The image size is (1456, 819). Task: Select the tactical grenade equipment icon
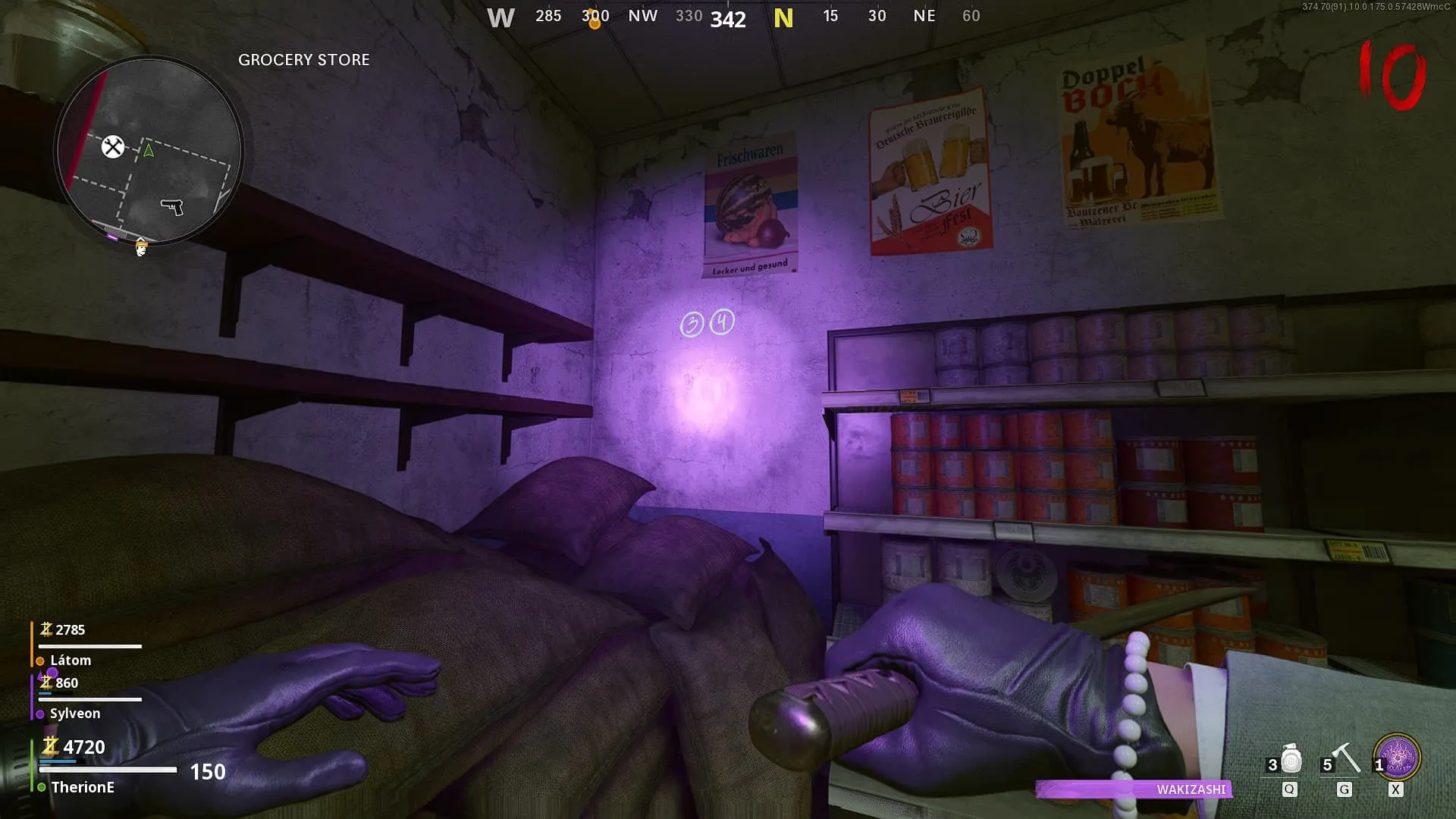point(1291,759)
